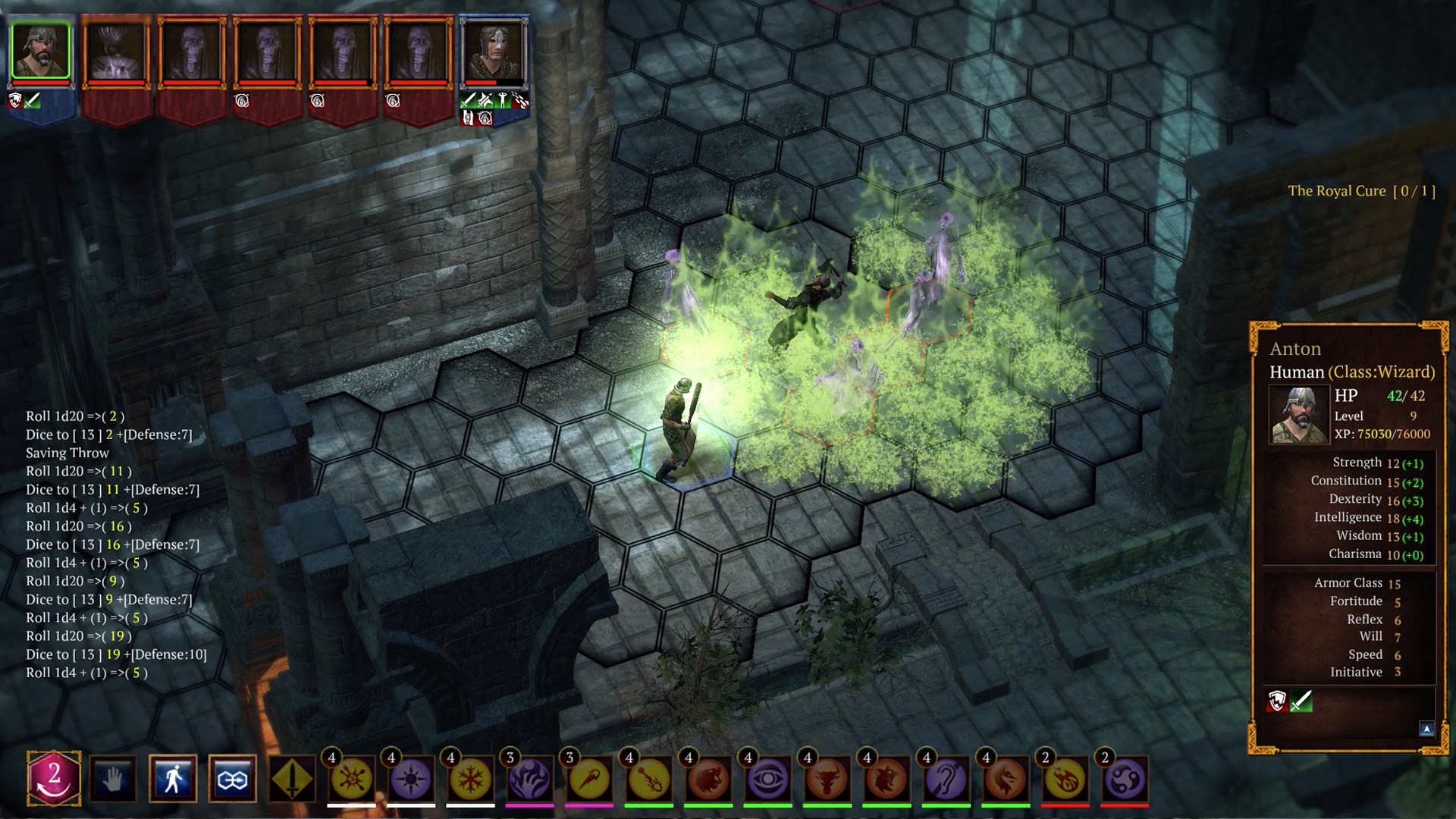Toggle the shield status icon in Anton's stat panel
The width and height of the screenshot is (1456, 819).
[1278, 702]
